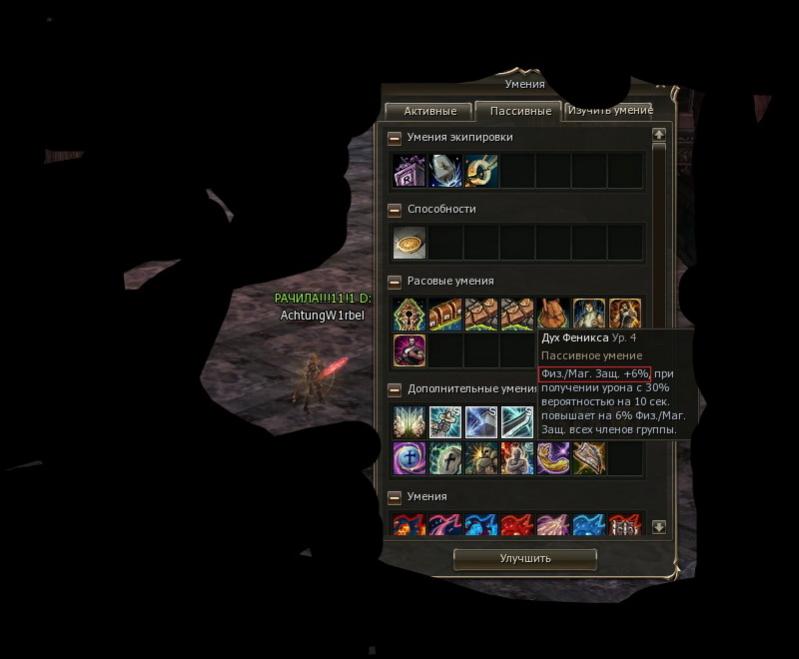799x659 pixels.
Task: Choose the blue cross orb skill icon
Action: 409,458
